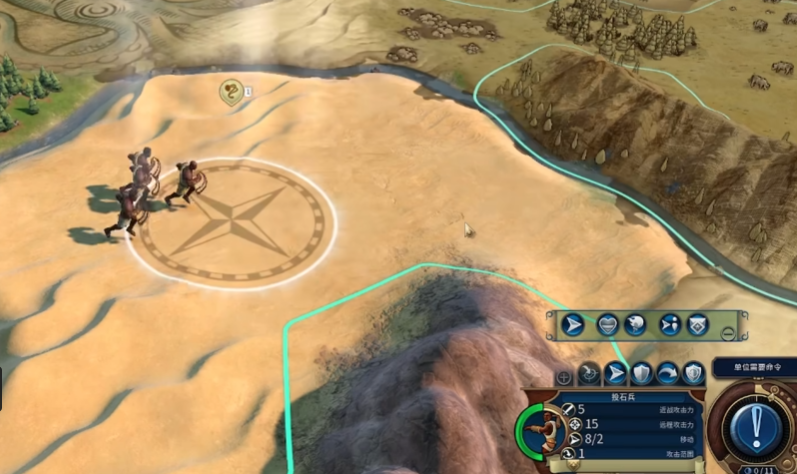Click the 单位需要命令 notification banner

756,367
